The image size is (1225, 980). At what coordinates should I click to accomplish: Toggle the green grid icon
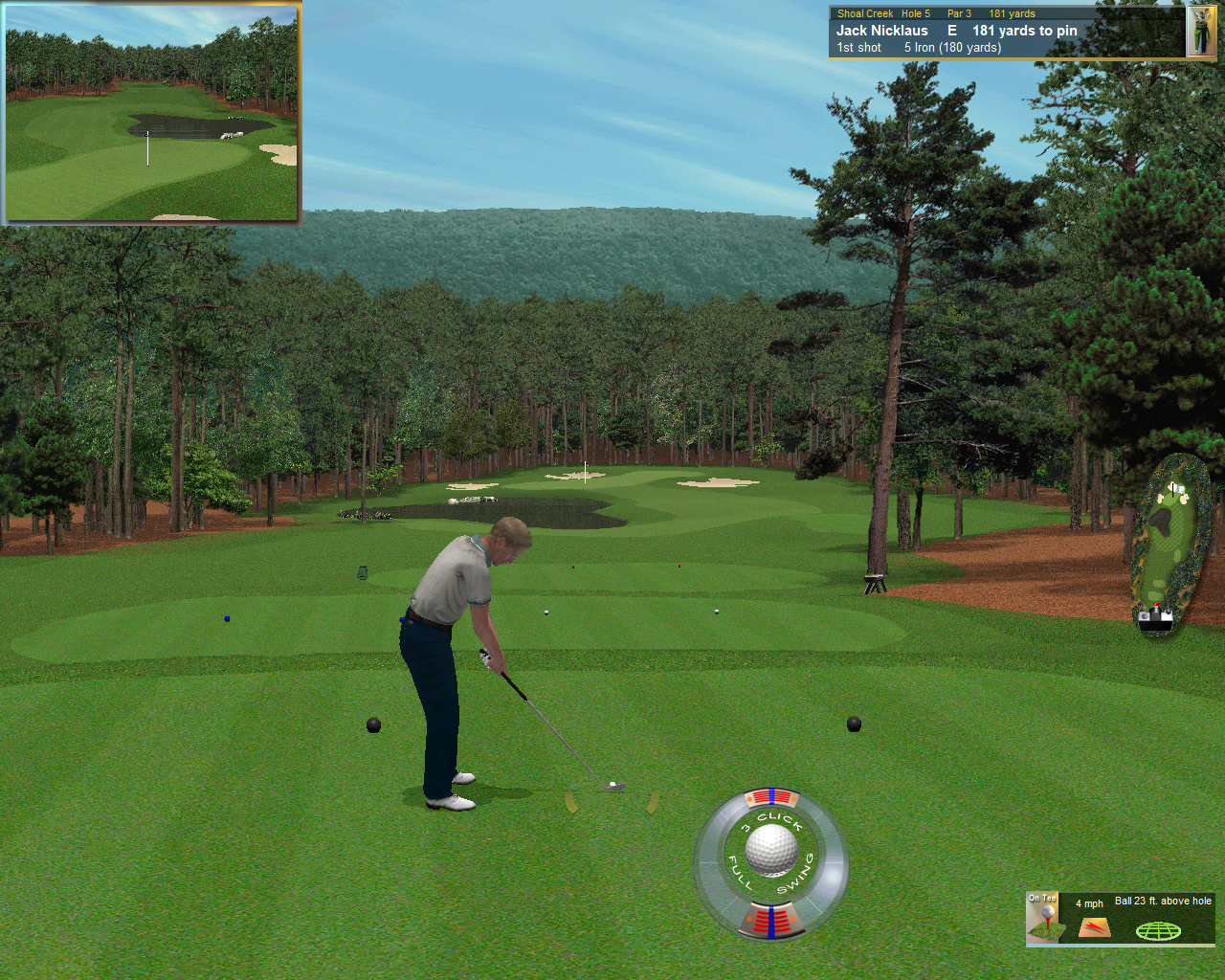pyautogui.click(x=1158, y=930)
